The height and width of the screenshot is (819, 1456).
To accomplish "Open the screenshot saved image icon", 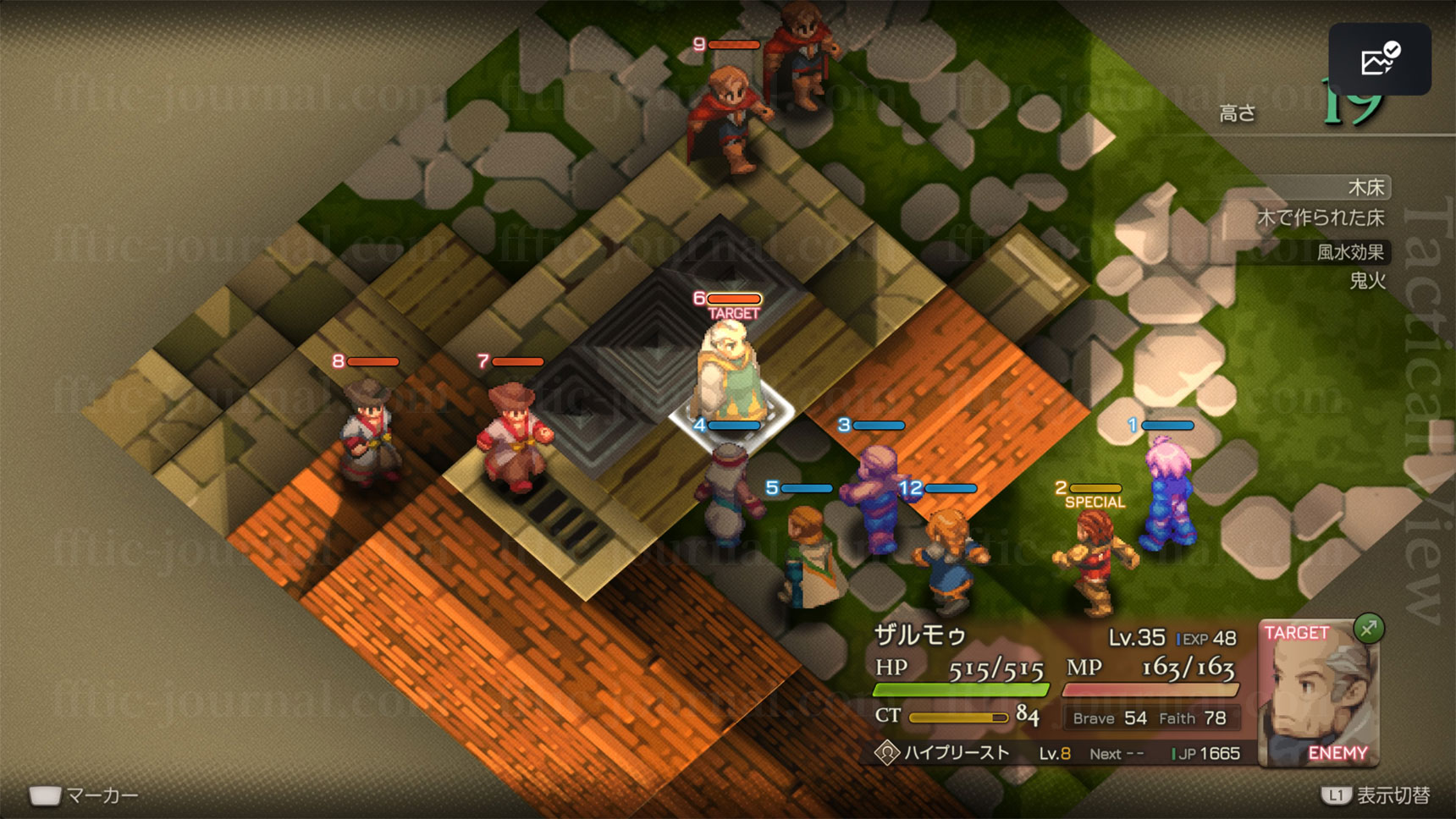I will point(1380,59).
